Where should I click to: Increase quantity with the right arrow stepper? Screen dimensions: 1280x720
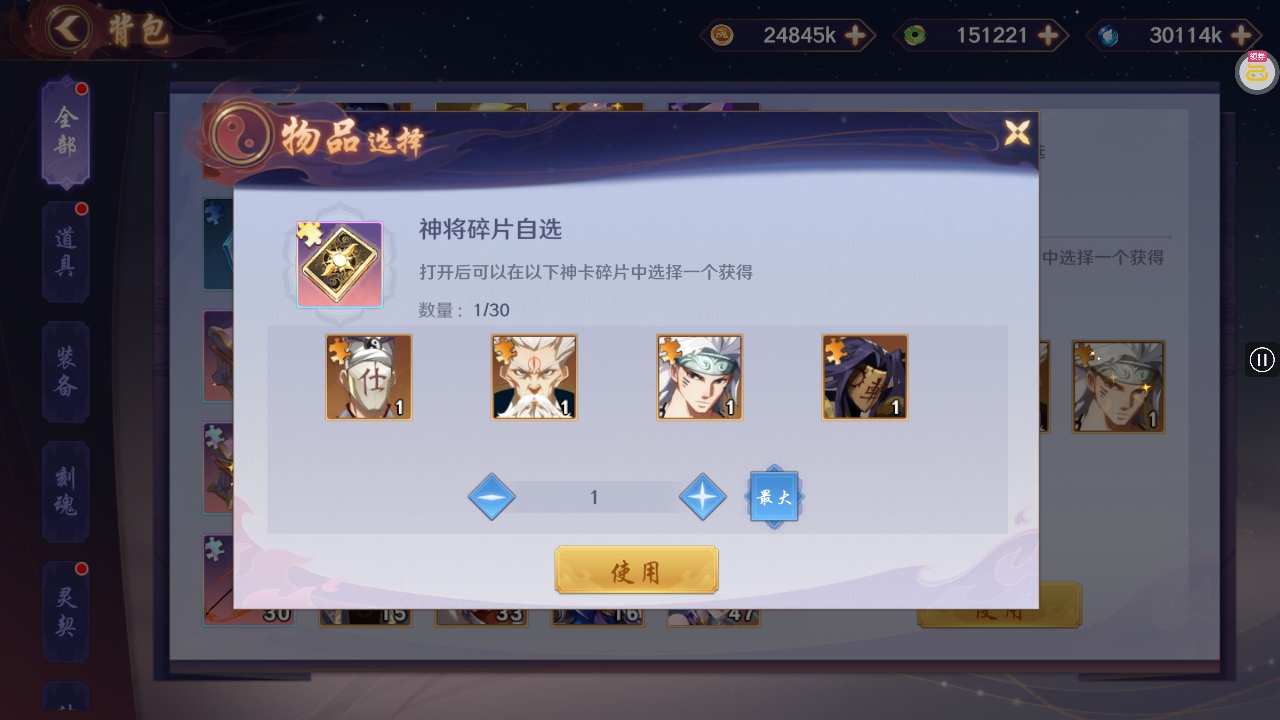point(702,497)
